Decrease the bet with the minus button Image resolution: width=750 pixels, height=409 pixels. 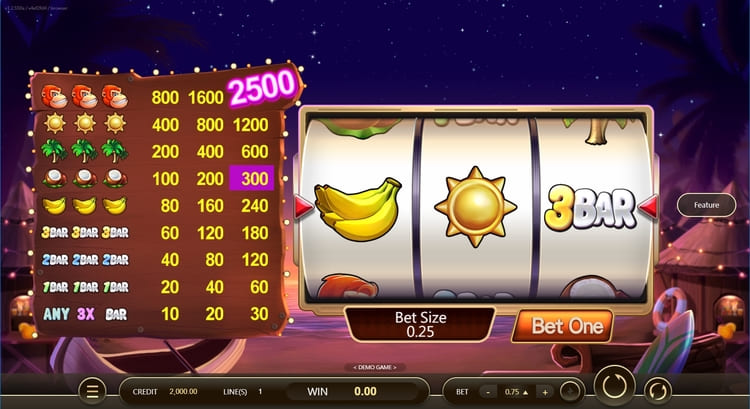(488, 391)
